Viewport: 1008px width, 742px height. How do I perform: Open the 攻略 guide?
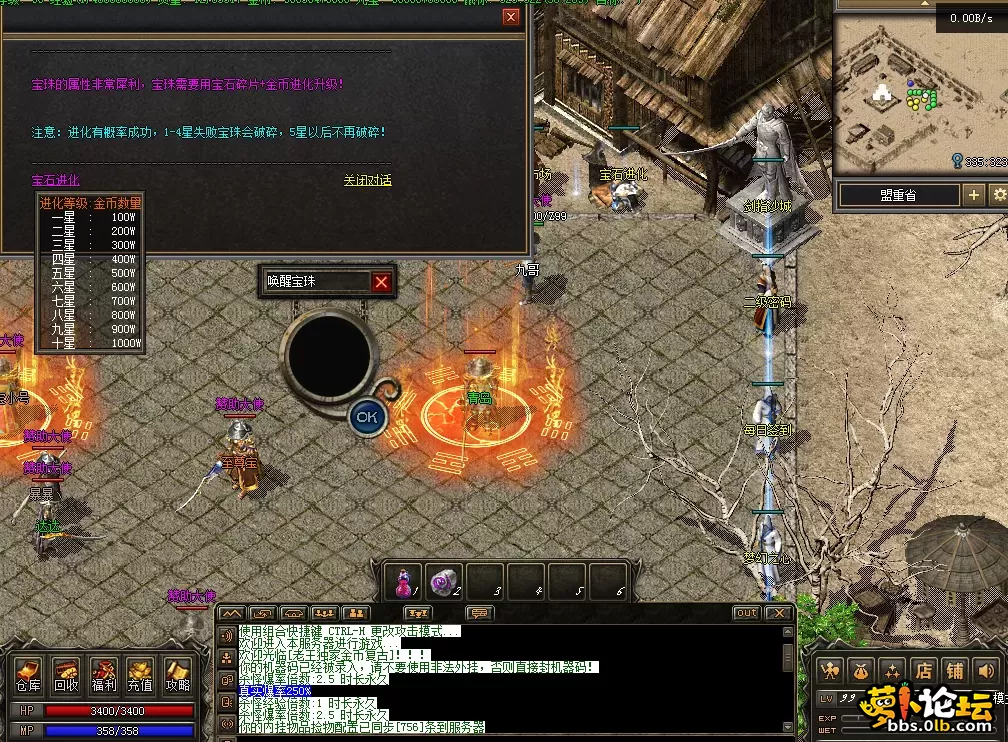click(x=177, y=674)
